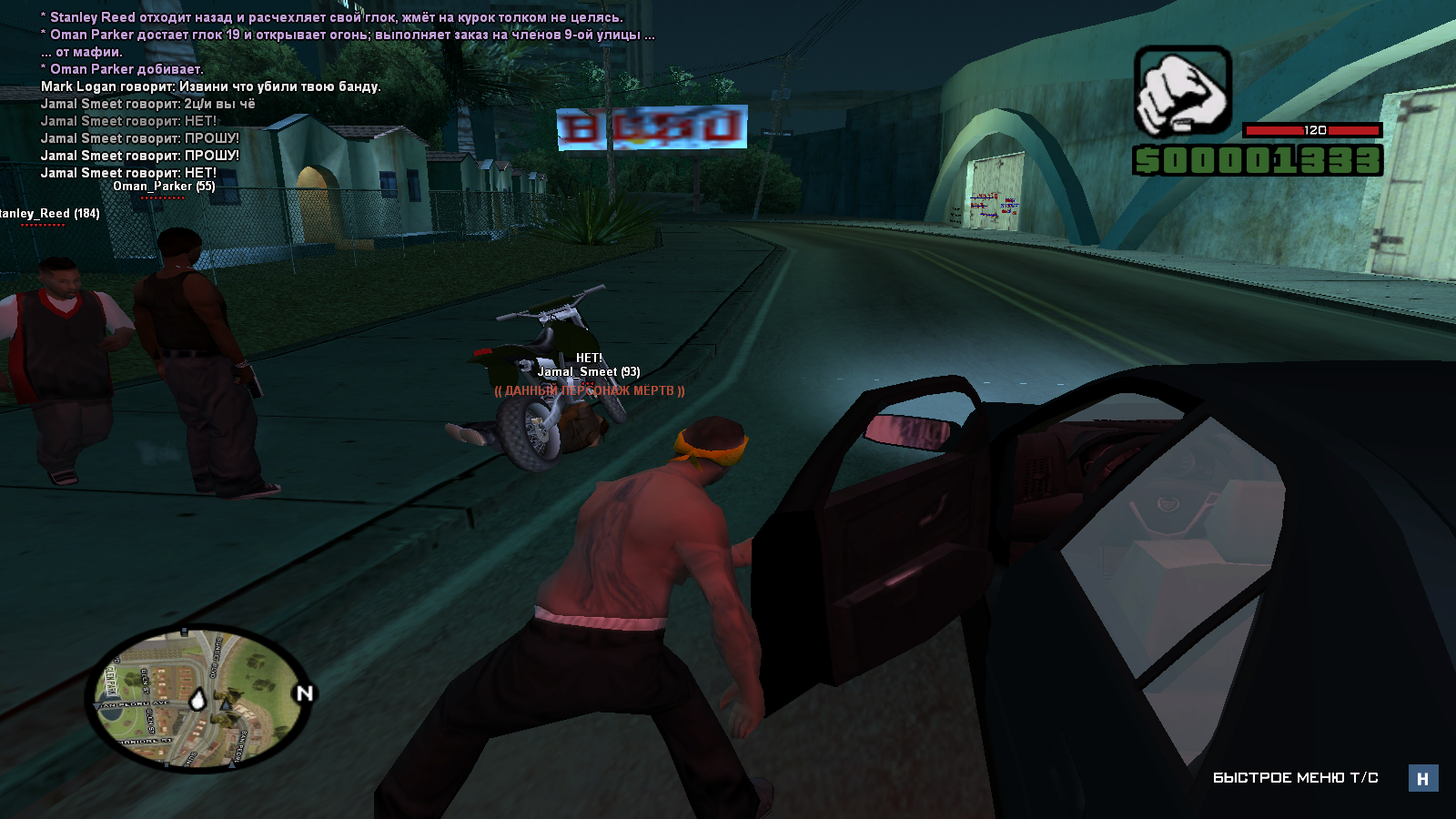Select the quick menu label БЫСТРОЕ МЕНЮ Т/С
This screenshot has width=1456, height=819.
1295,778
